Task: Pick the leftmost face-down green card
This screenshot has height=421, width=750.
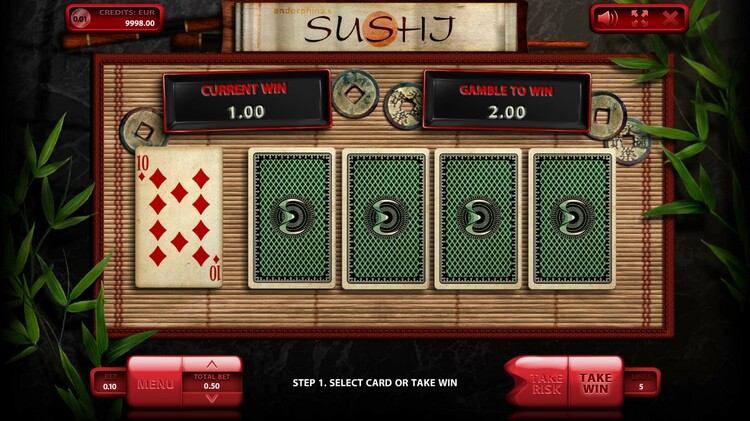Action: tap(292, 218)
